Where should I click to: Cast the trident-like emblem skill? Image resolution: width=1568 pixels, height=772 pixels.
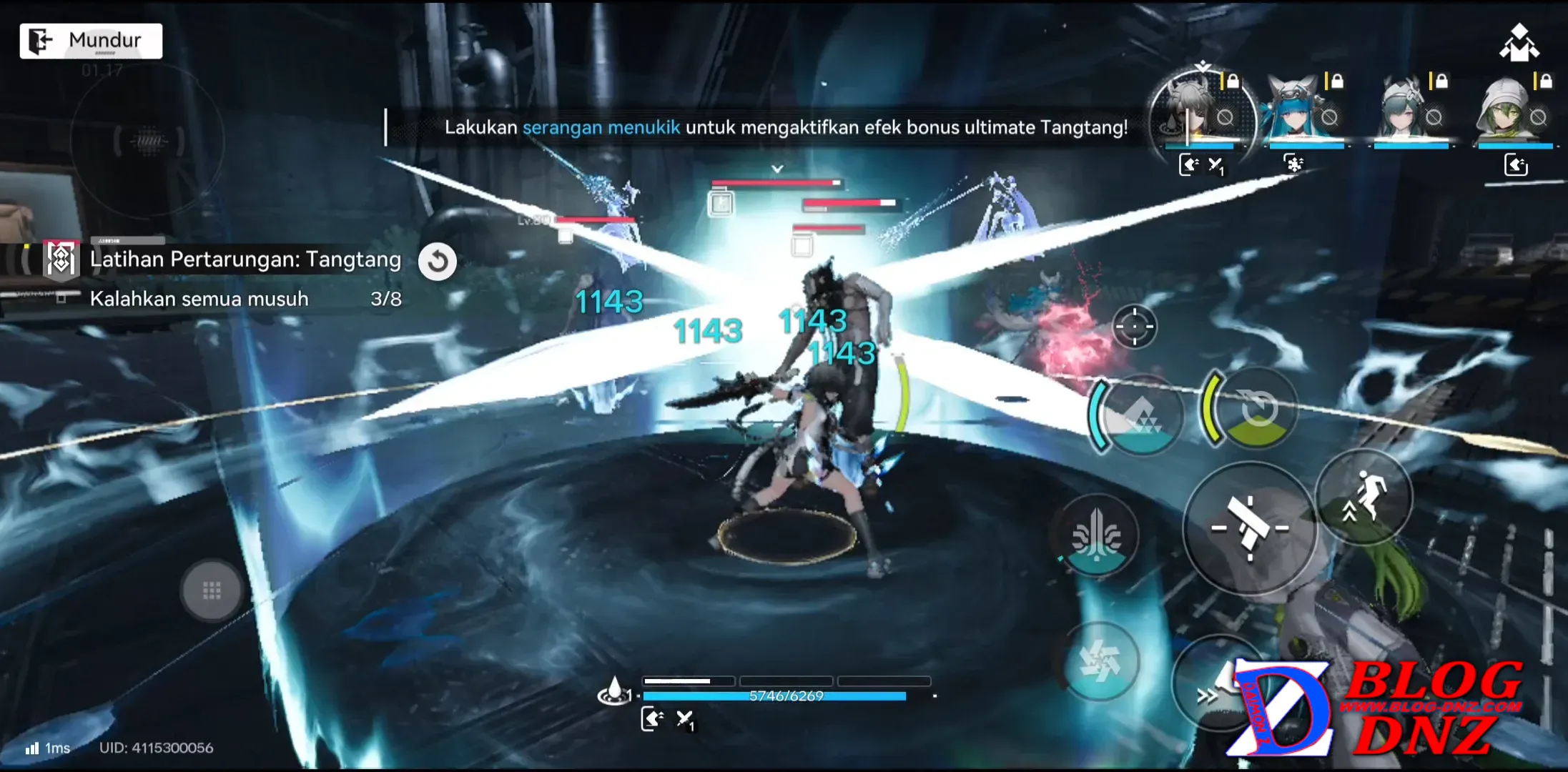click(1097, 535)
